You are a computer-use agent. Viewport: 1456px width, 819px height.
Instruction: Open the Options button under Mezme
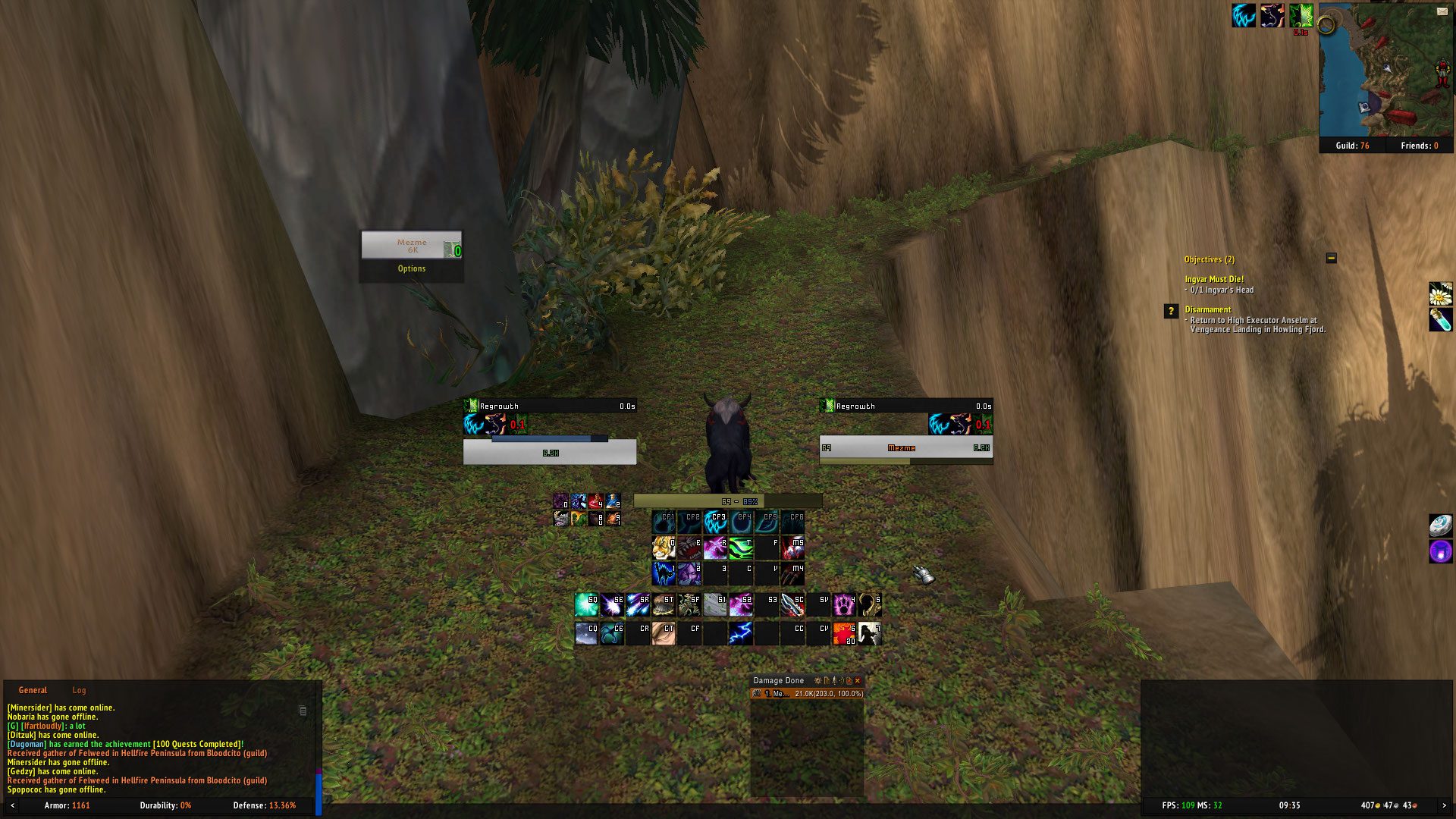point(411,268)
